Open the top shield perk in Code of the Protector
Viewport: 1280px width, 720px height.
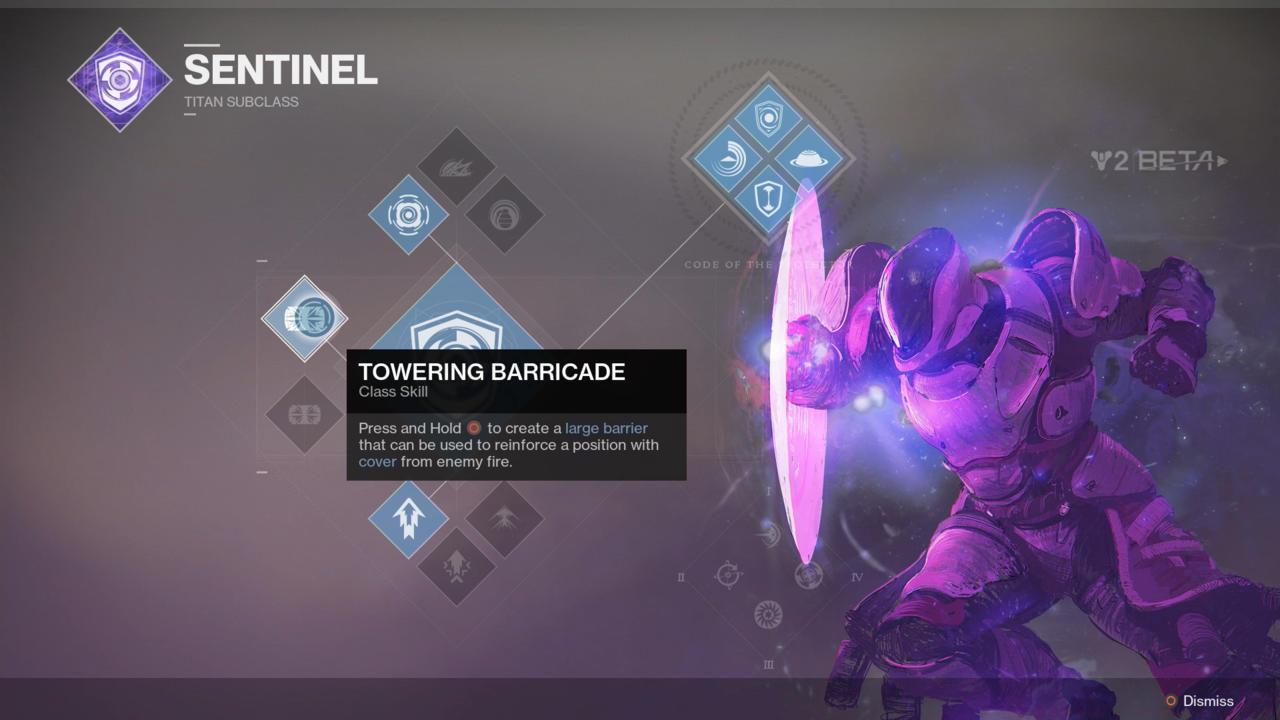[766, 117]
